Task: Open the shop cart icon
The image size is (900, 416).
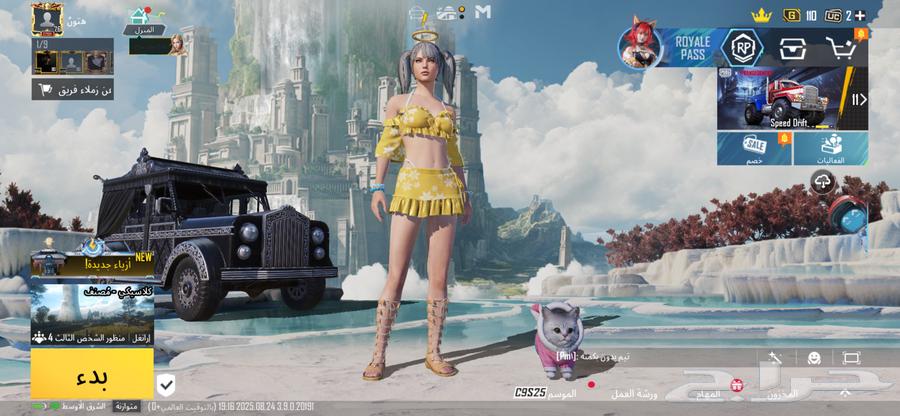Action: pyautogui.click(x=847, y=47)
